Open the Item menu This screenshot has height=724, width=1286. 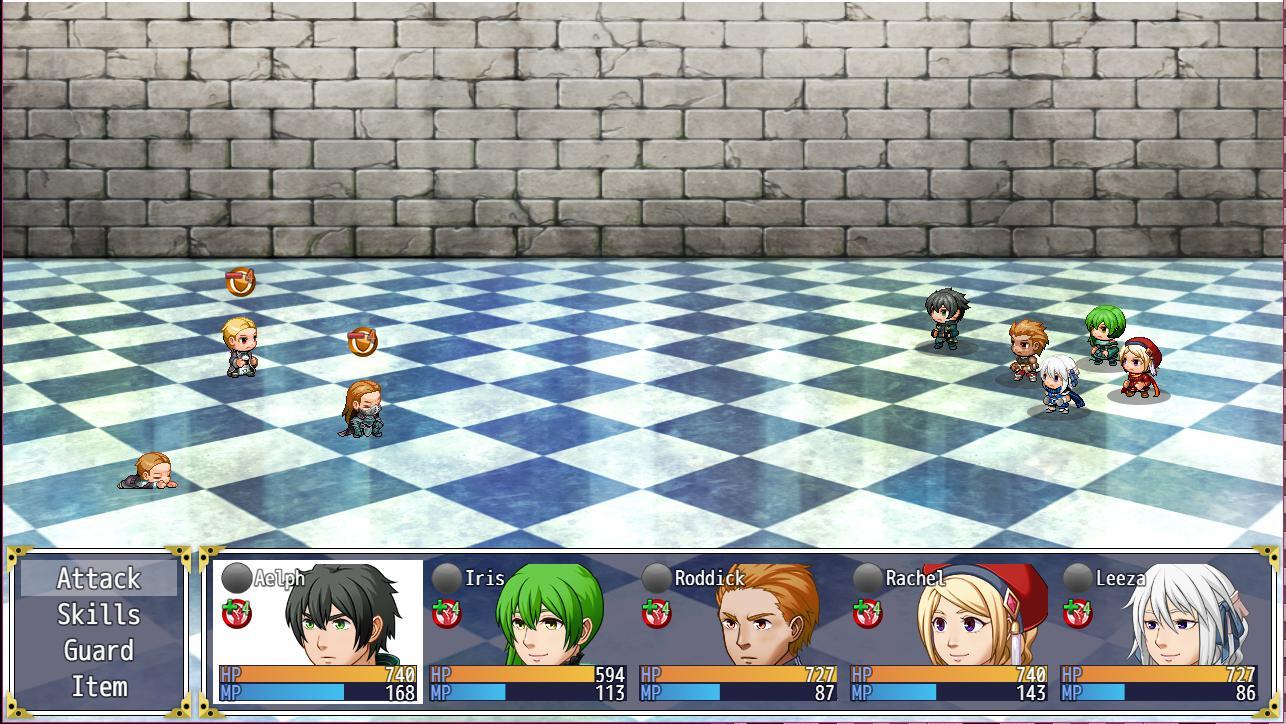[98, 687]
